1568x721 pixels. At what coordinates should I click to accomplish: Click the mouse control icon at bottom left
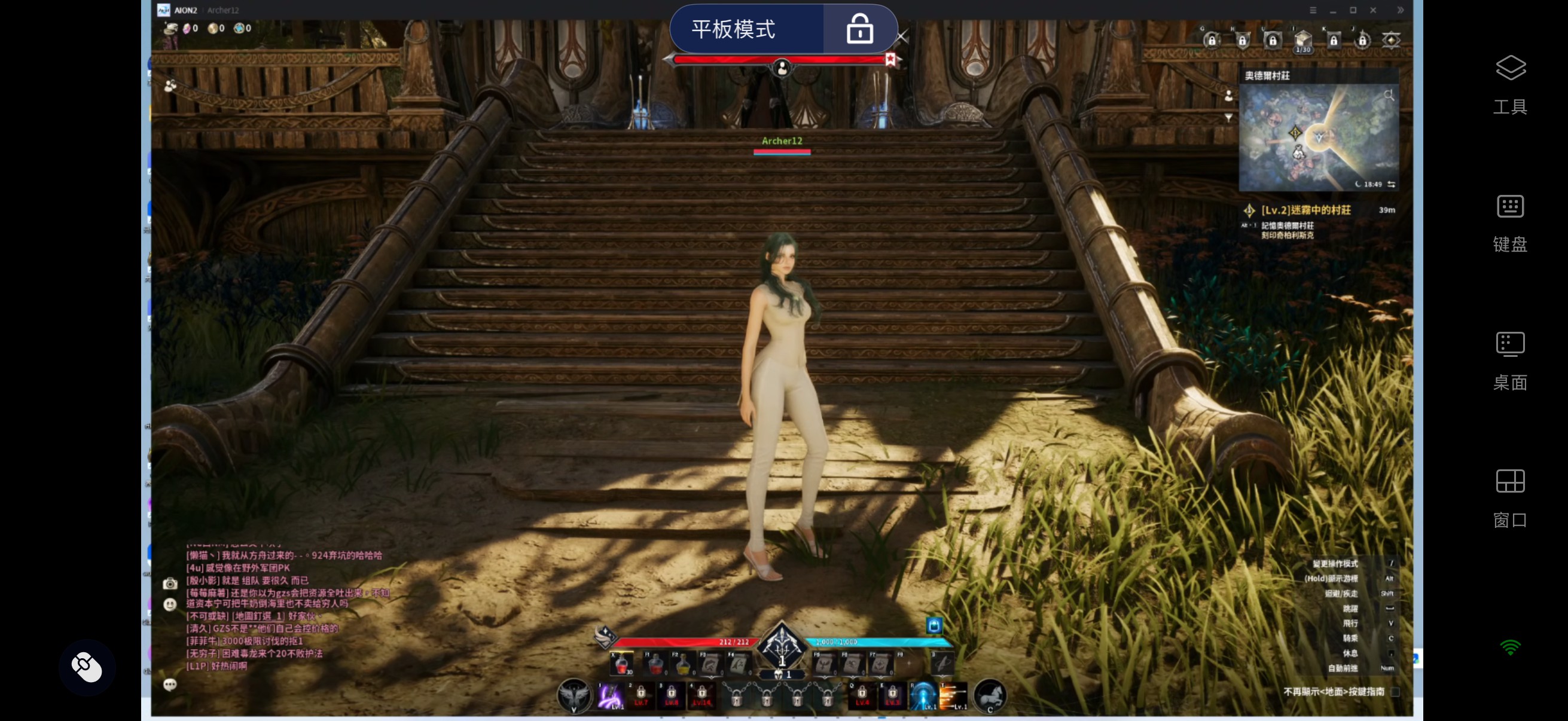pyautogui.click(x=87, y=667)
